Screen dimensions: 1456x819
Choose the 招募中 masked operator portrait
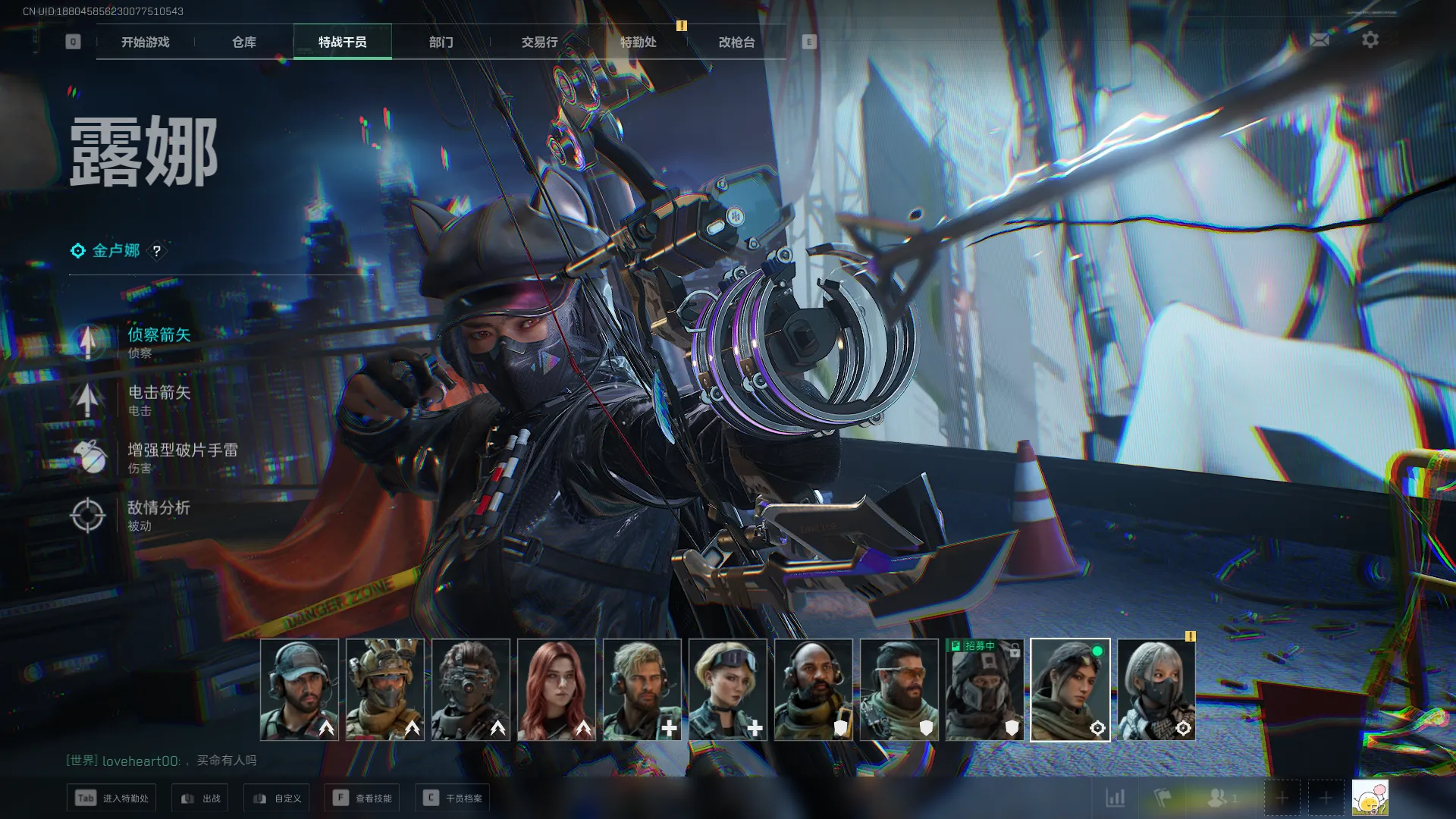pyautogui.click(x=984, y=689)
